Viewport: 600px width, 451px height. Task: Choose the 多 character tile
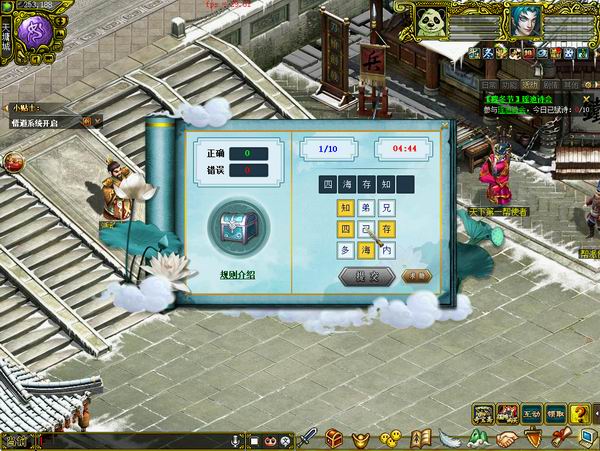coord(345,249)
